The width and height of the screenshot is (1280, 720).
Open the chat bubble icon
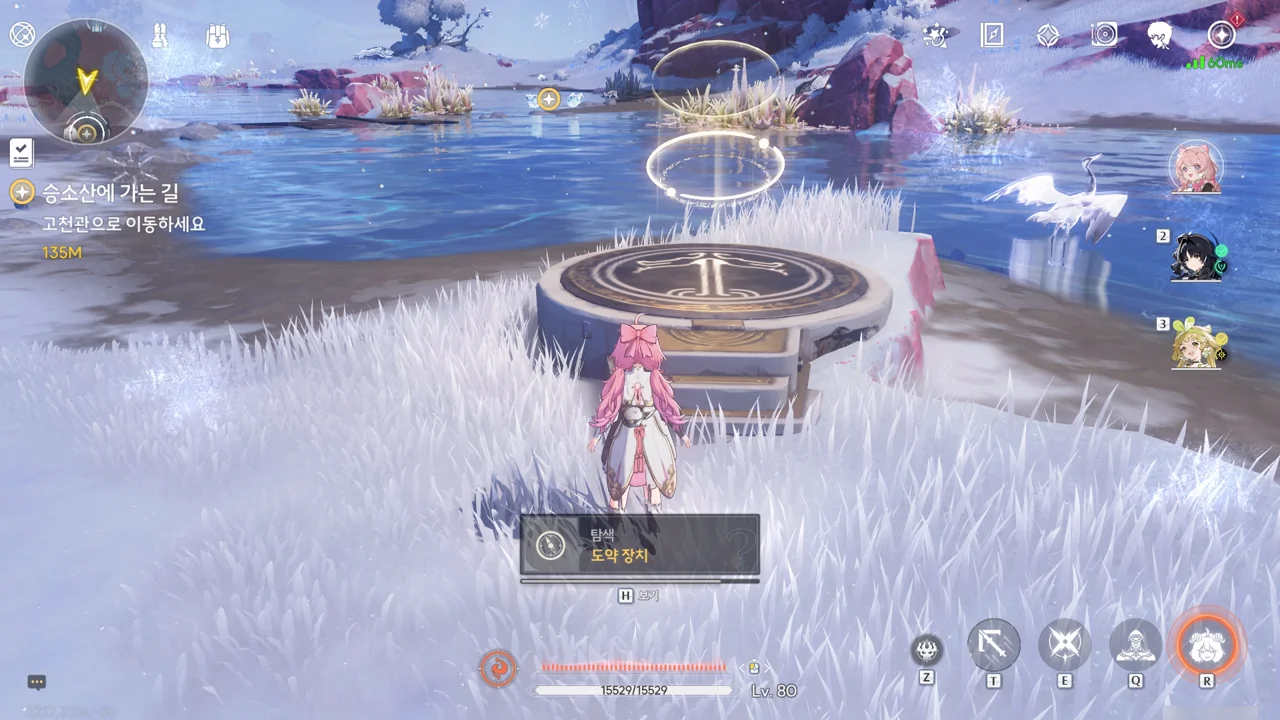click(x=37, y=683)
